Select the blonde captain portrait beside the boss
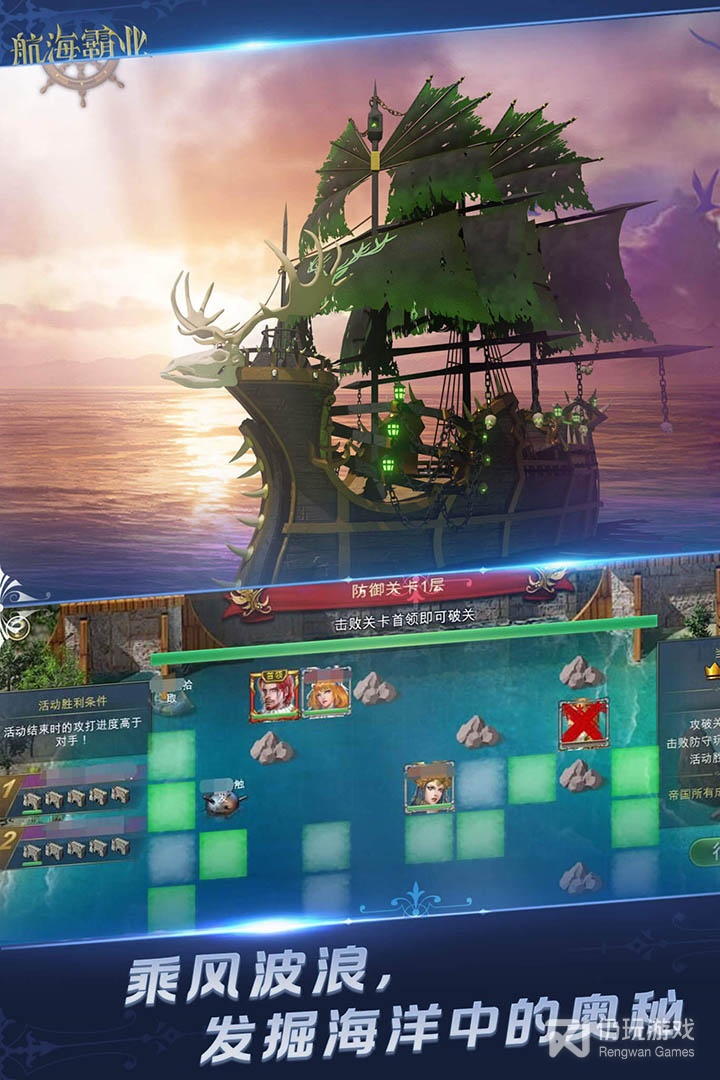Image resolution: width=720 pixels, height=1080 pixels. coord(326,692)
